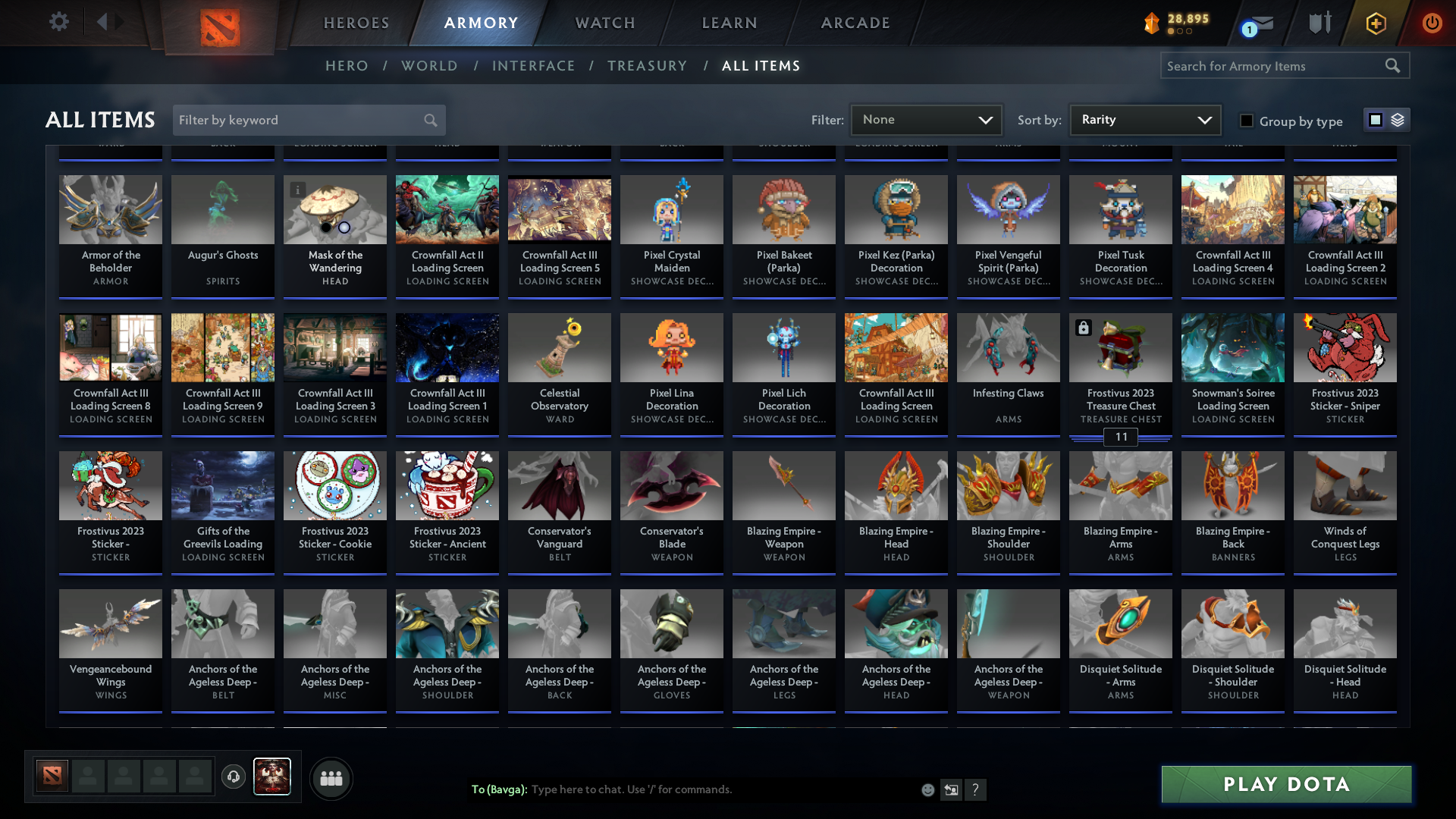Switch to the WATCH tab
The width and height of the screenshot is (1456, 819).
point(604,23)
